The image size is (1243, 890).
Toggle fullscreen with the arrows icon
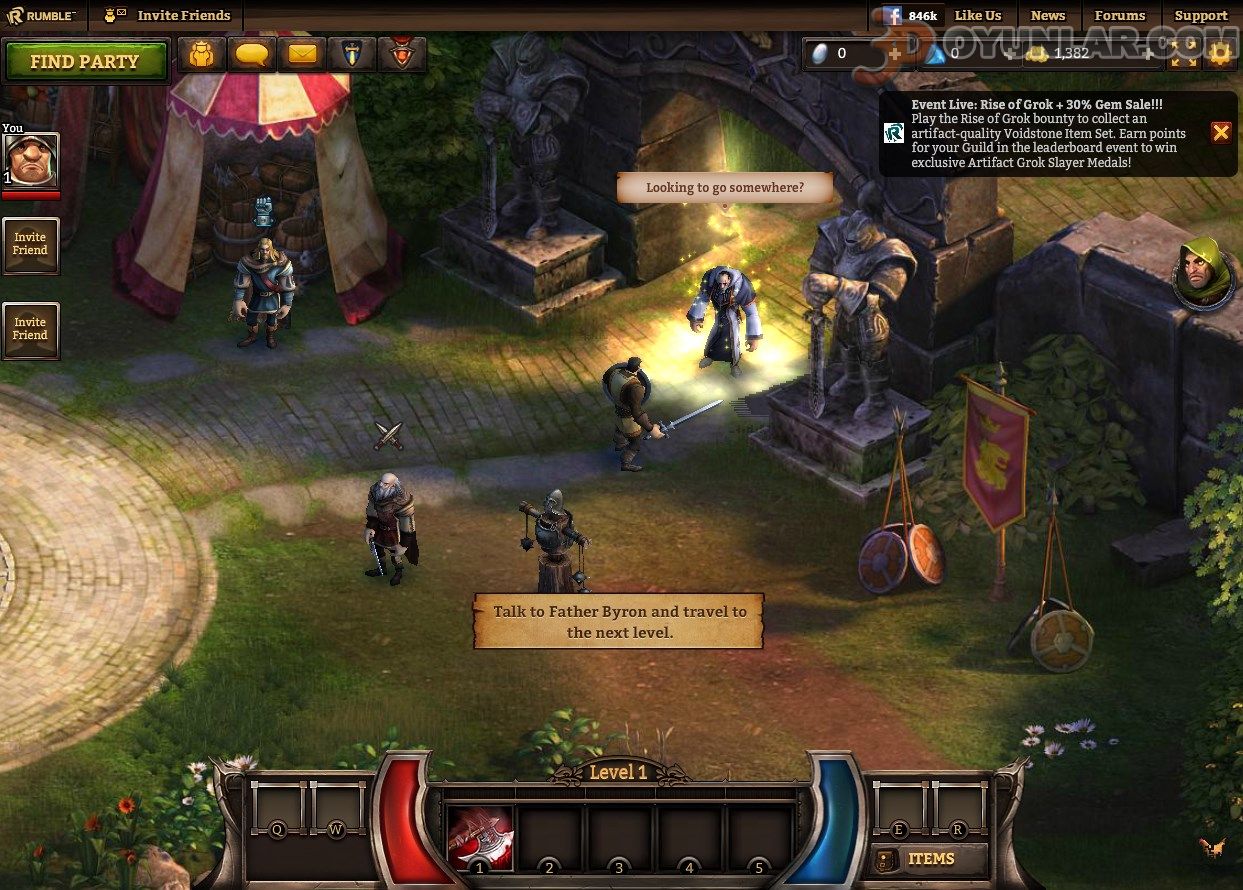[x=1183, y=54]
